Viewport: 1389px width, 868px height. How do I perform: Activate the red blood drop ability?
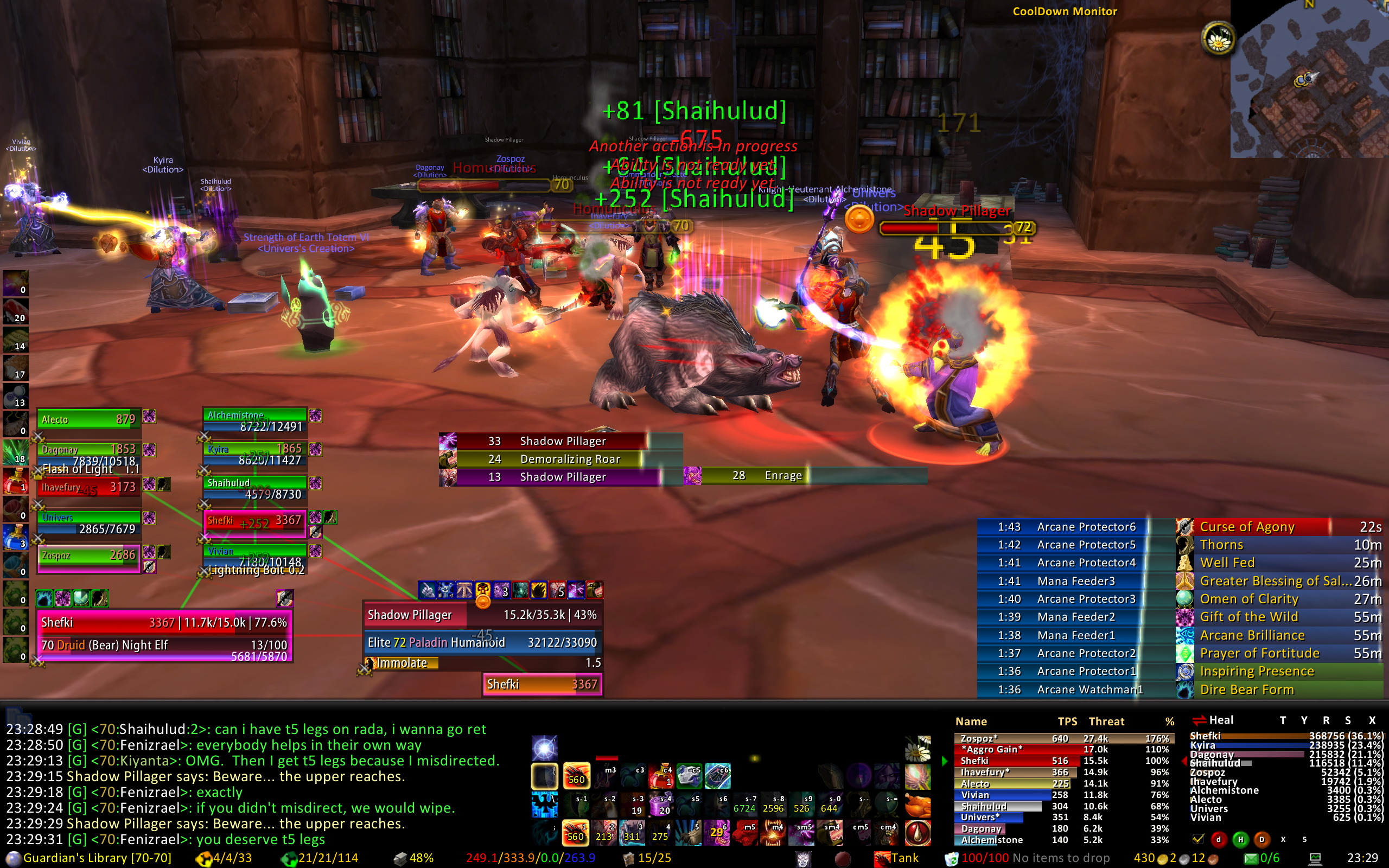click(917, 833)
